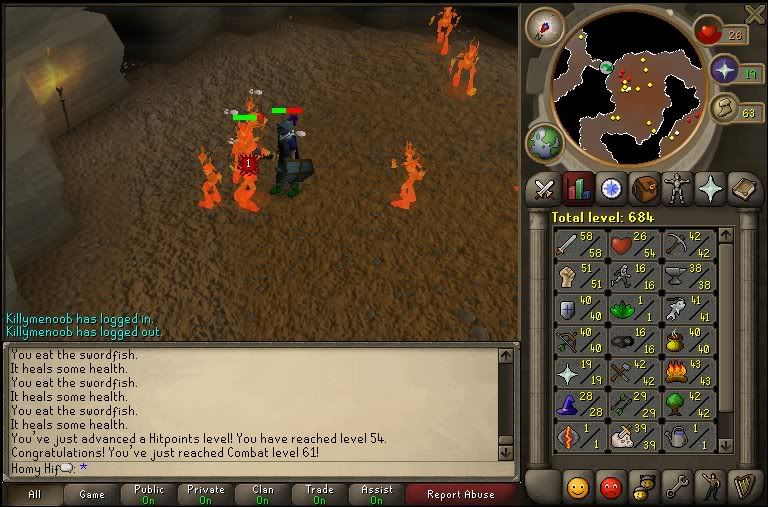The width and height of the screenshot is (768, 507).
Task: Select the Woodcutting tree skill
Action: (x=689, y=405)
